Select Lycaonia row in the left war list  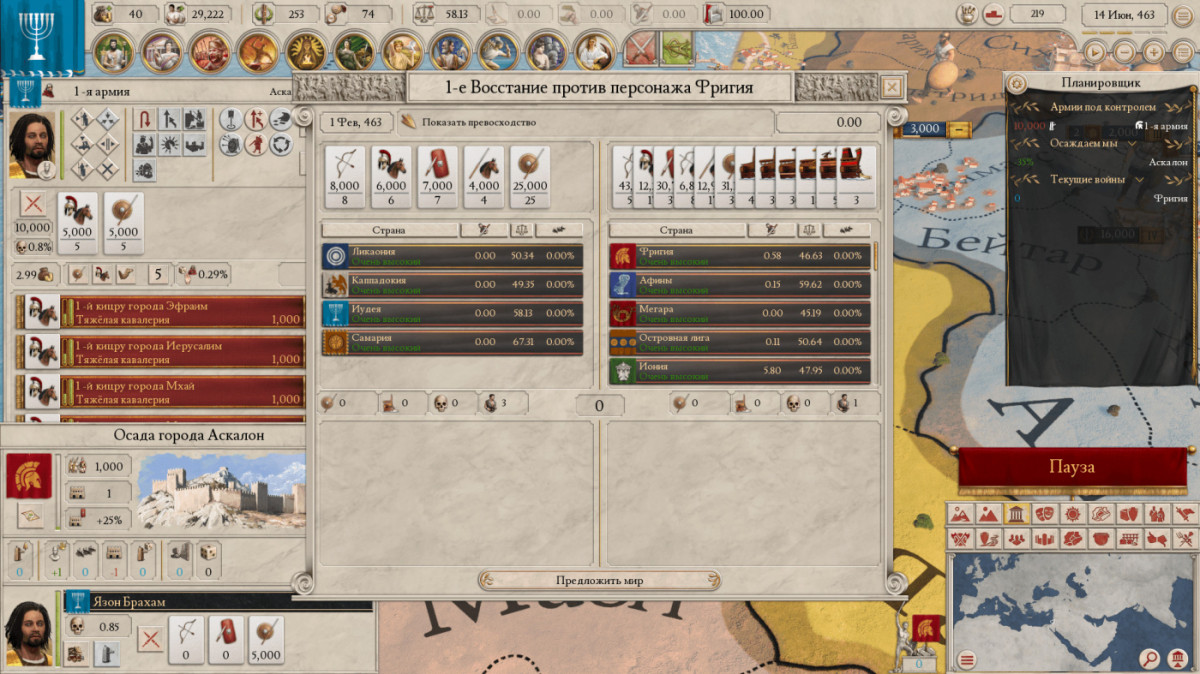pos(452,256)
